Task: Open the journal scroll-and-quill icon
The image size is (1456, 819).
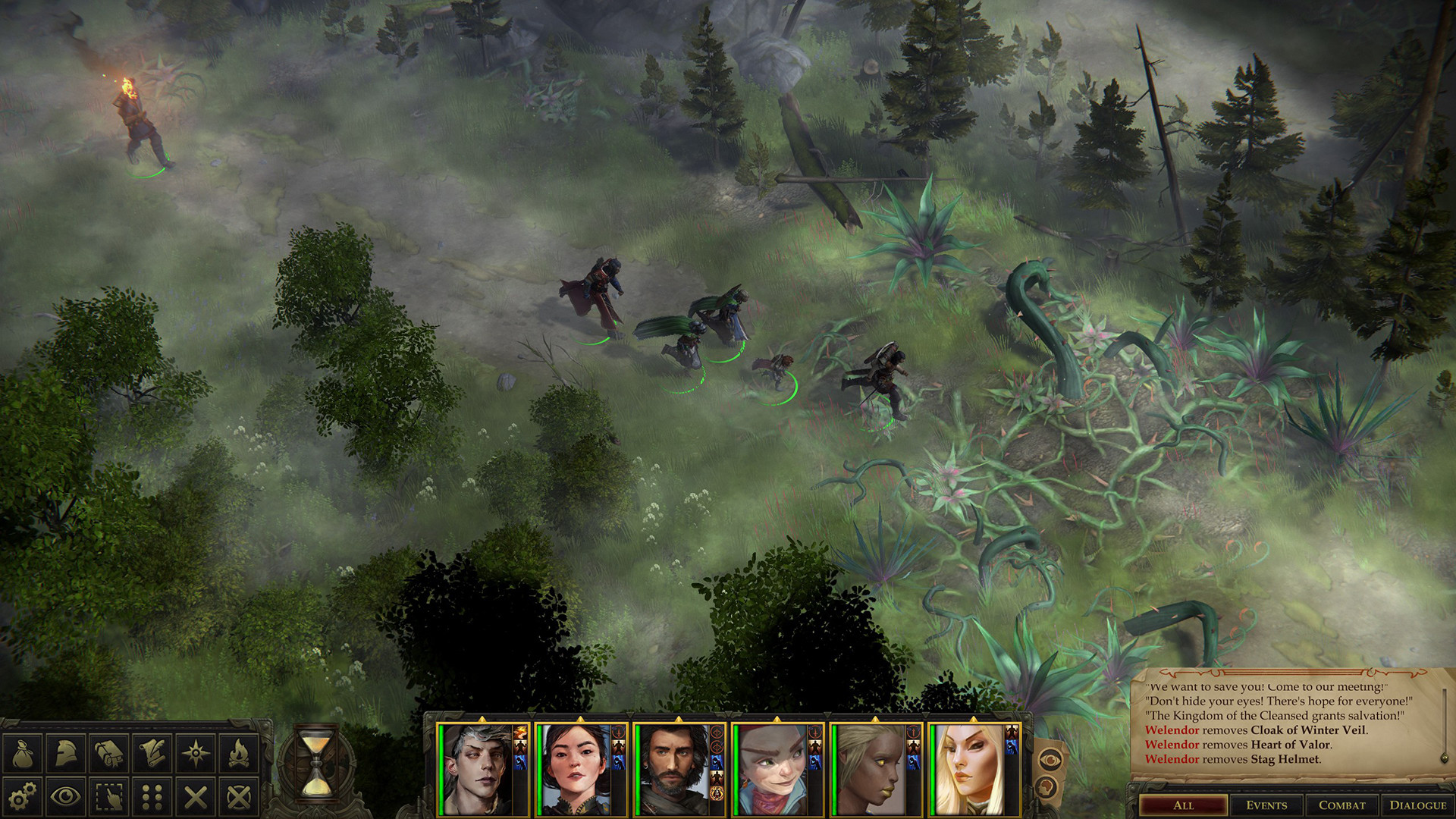Action: click(152, 753)
